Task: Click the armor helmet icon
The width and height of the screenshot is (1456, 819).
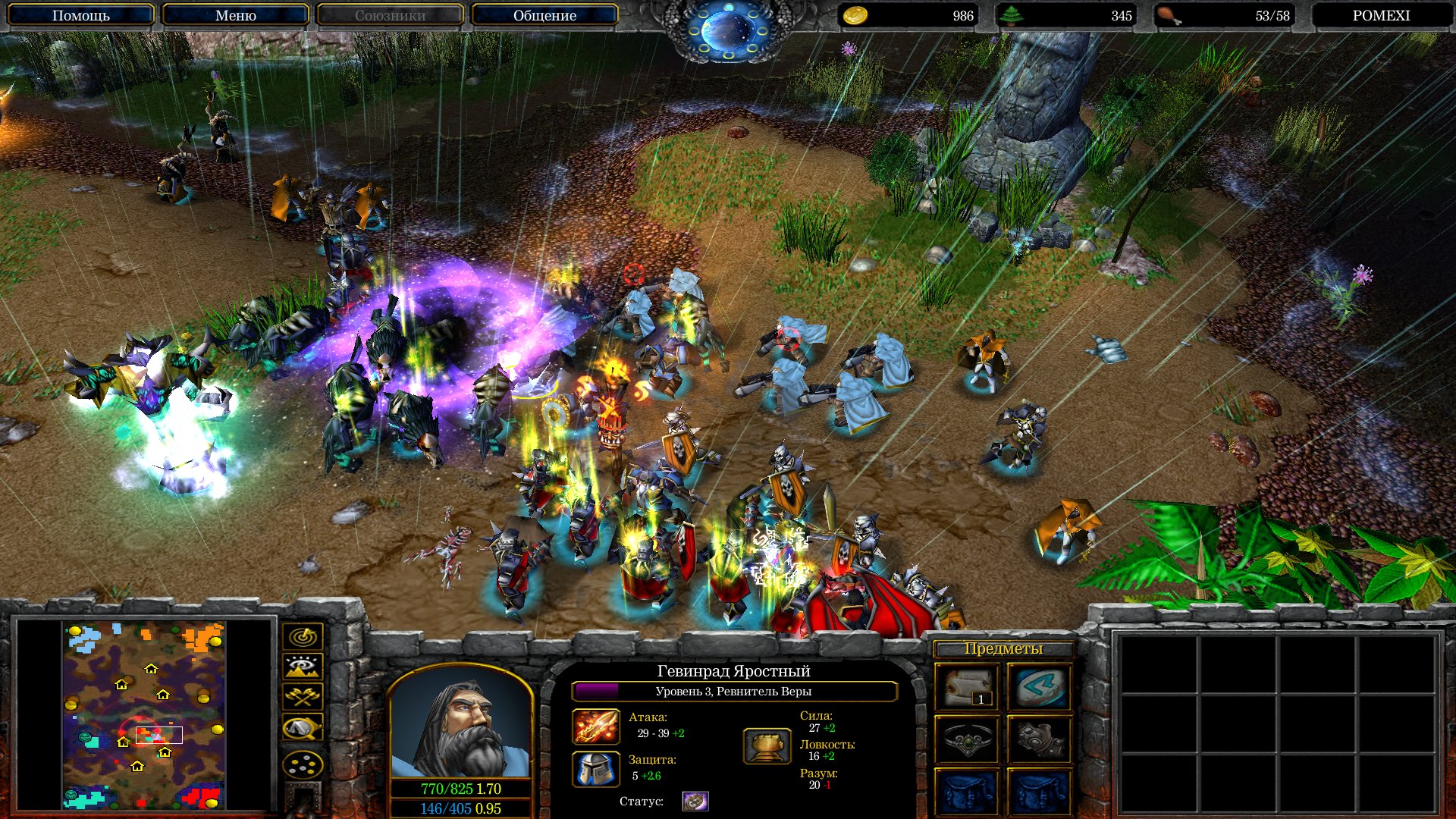Action: coord(595,769)
